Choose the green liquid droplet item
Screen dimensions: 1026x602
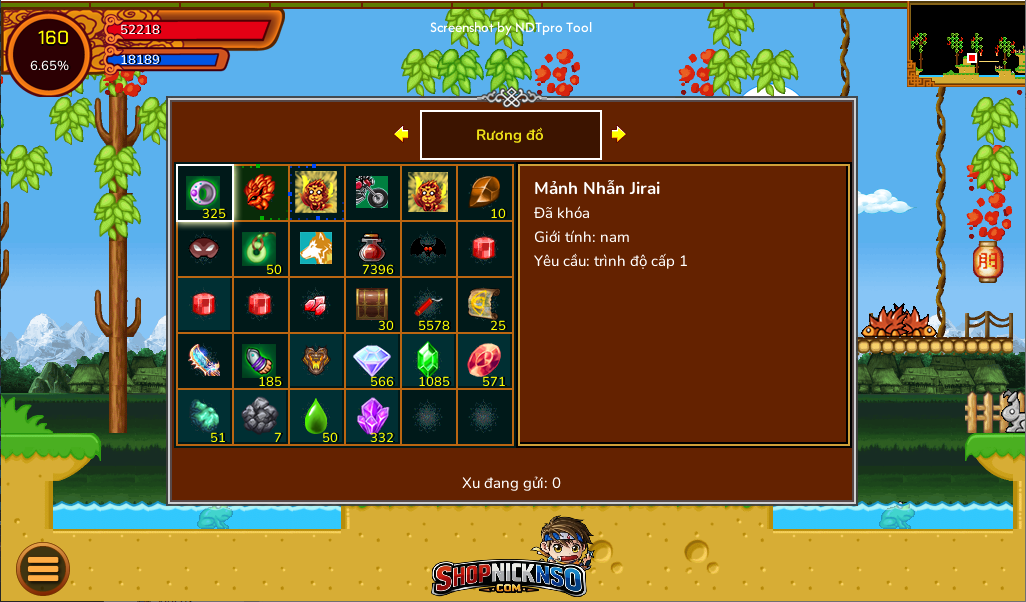pos(317,417)
